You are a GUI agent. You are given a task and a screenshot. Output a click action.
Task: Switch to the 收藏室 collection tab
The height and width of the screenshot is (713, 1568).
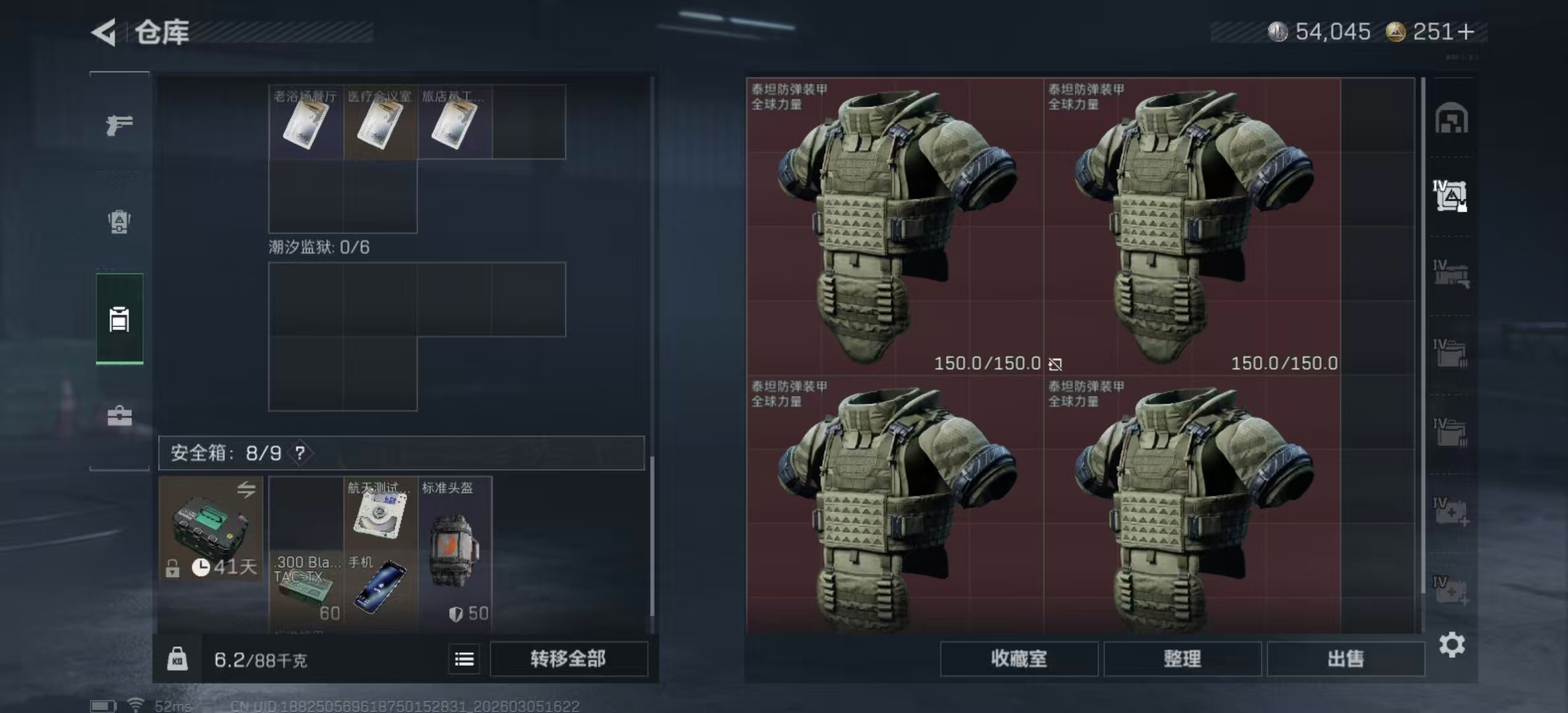tap(1019, 659)
